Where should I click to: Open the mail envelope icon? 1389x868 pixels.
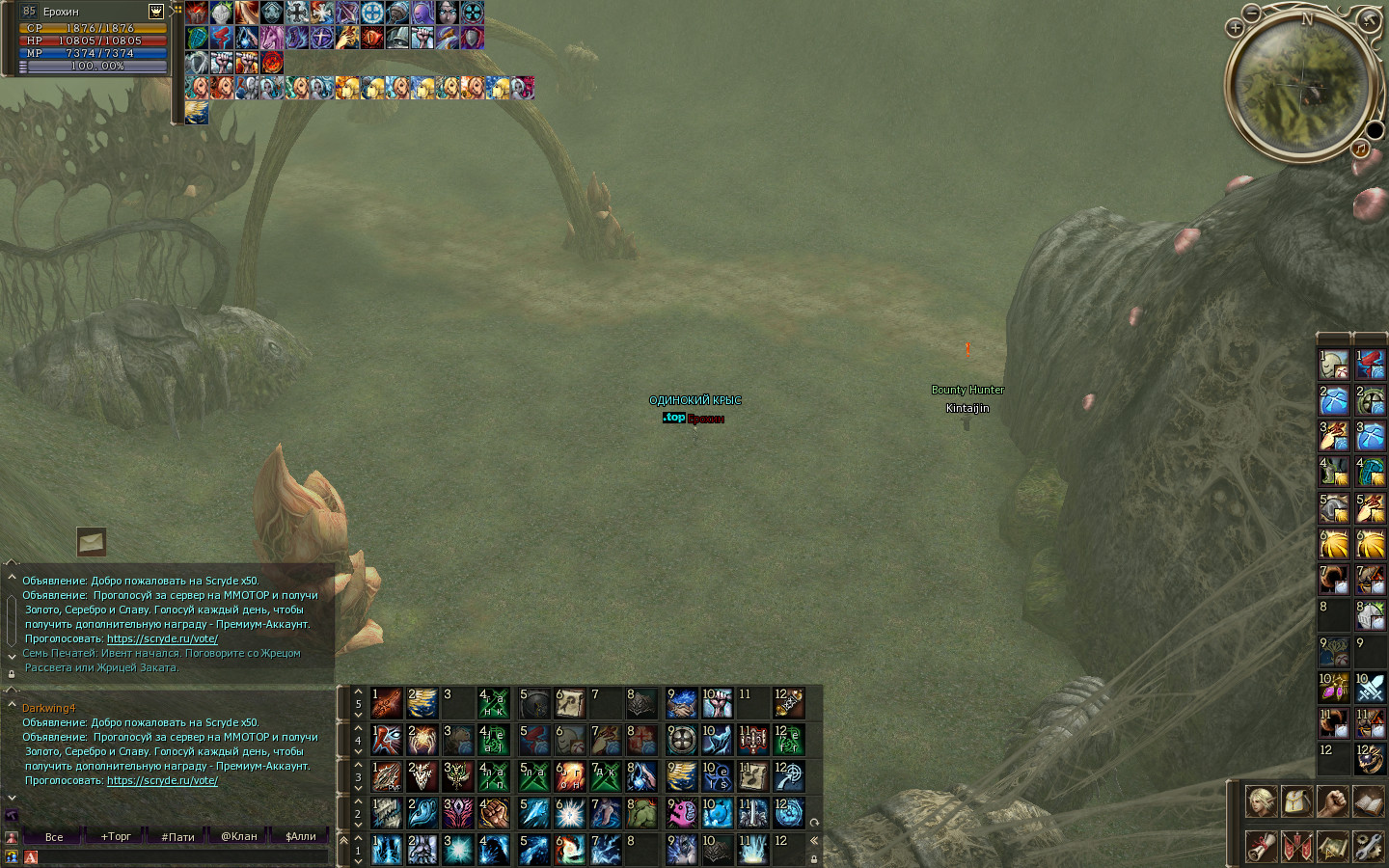coord(92,542)
